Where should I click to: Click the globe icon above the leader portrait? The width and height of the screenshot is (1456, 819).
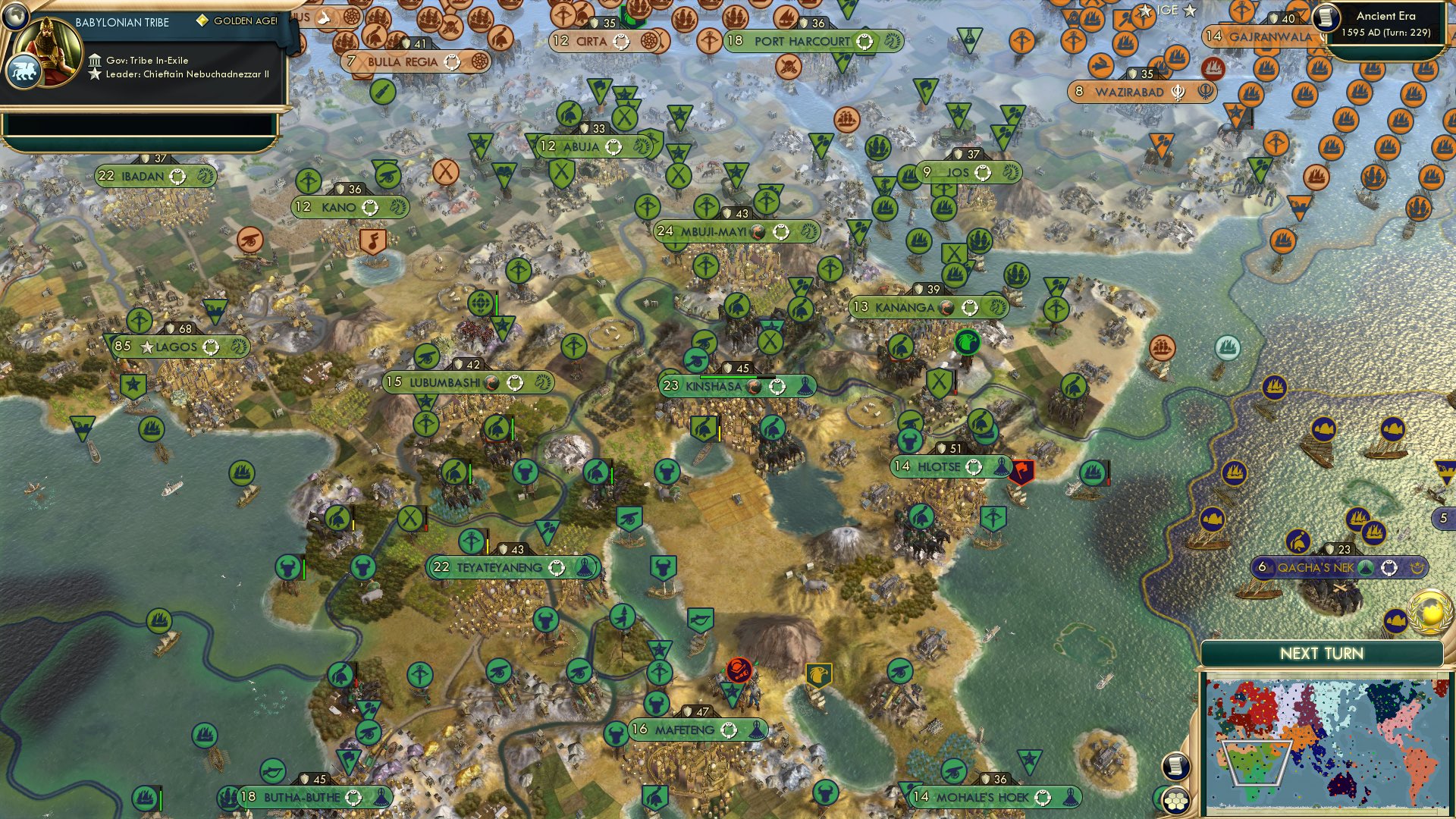pyautogui.click(x=15, y=17)
